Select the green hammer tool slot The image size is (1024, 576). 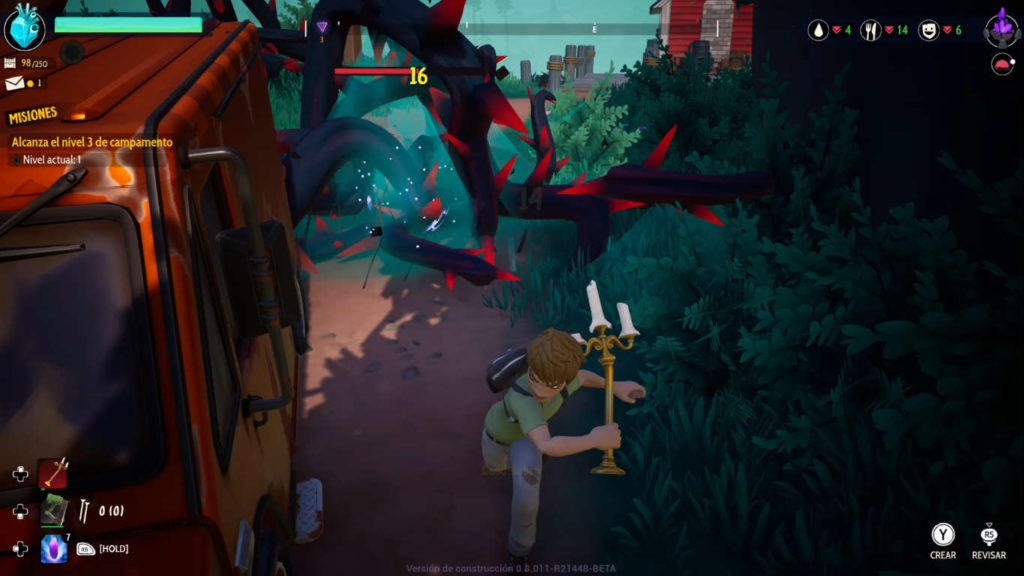tap(53, 512)
